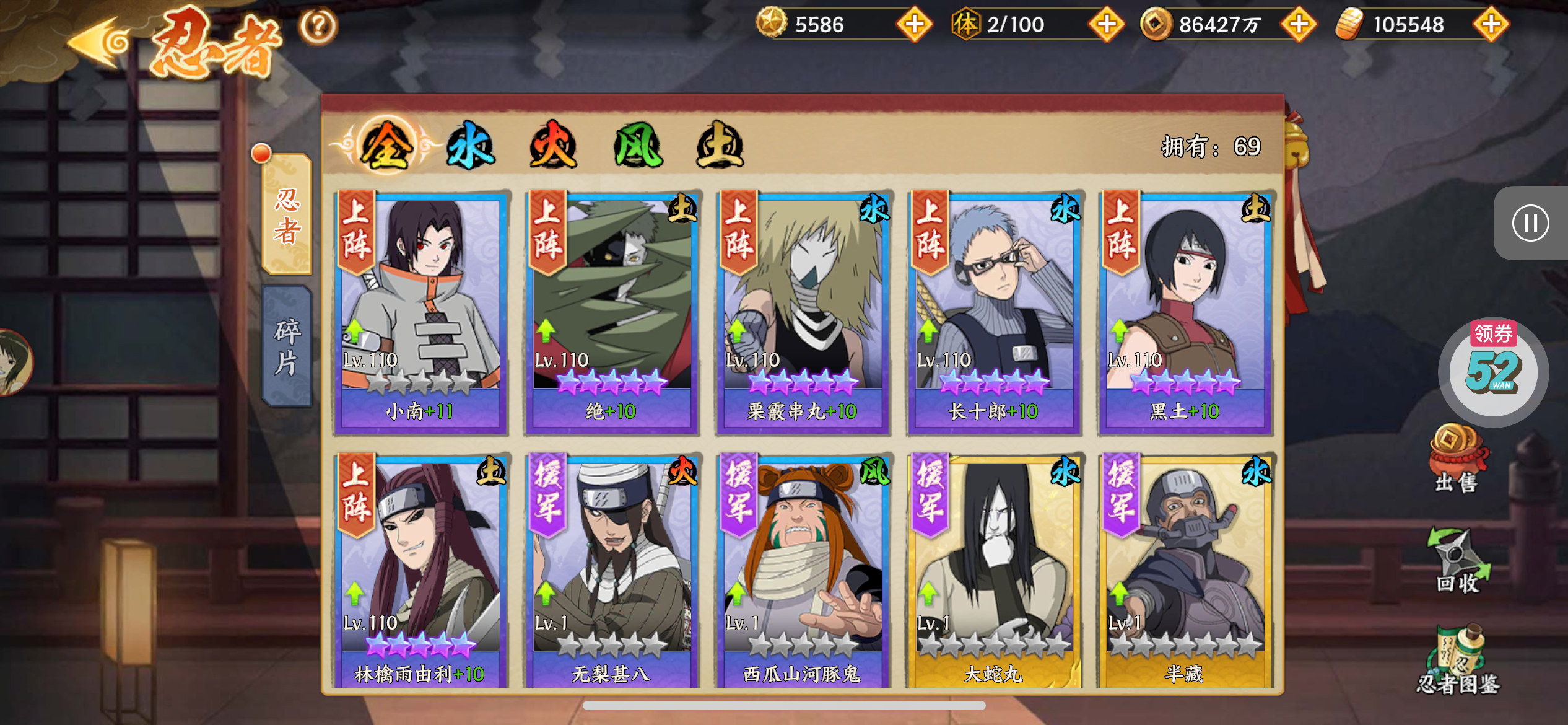Select the 忍者 side tab
1568x725 pixels.
287,214
